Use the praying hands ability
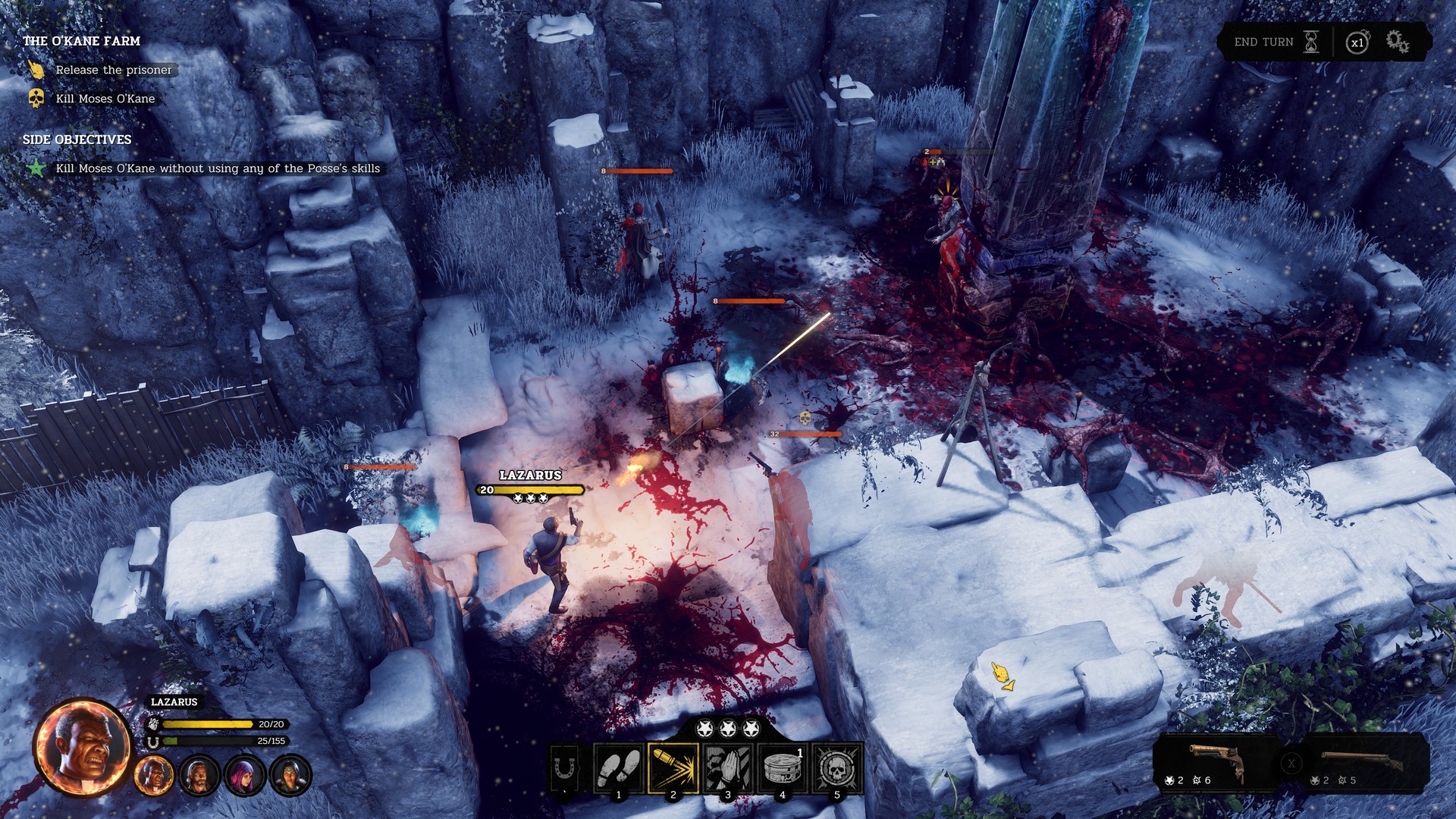 [728, 768]
